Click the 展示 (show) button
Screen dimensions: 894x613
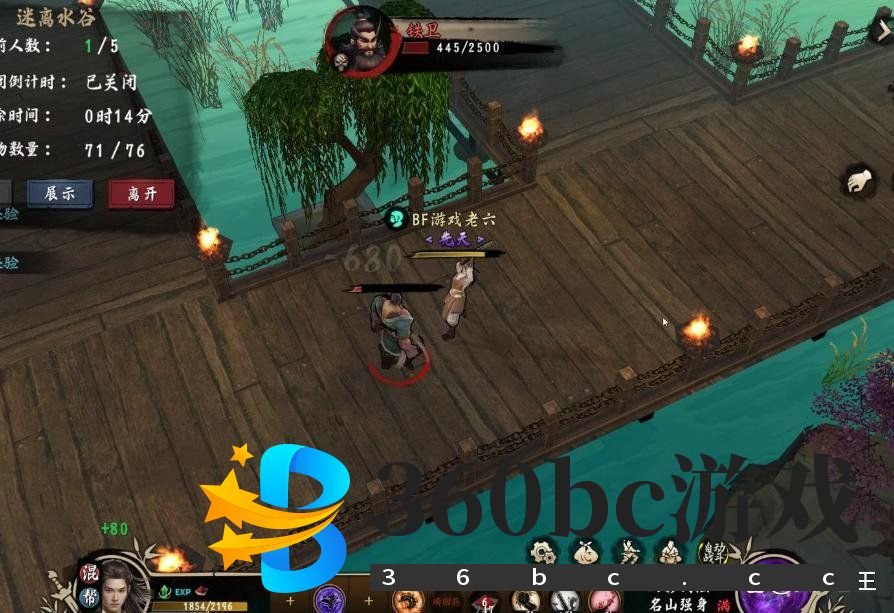point(60,194)
